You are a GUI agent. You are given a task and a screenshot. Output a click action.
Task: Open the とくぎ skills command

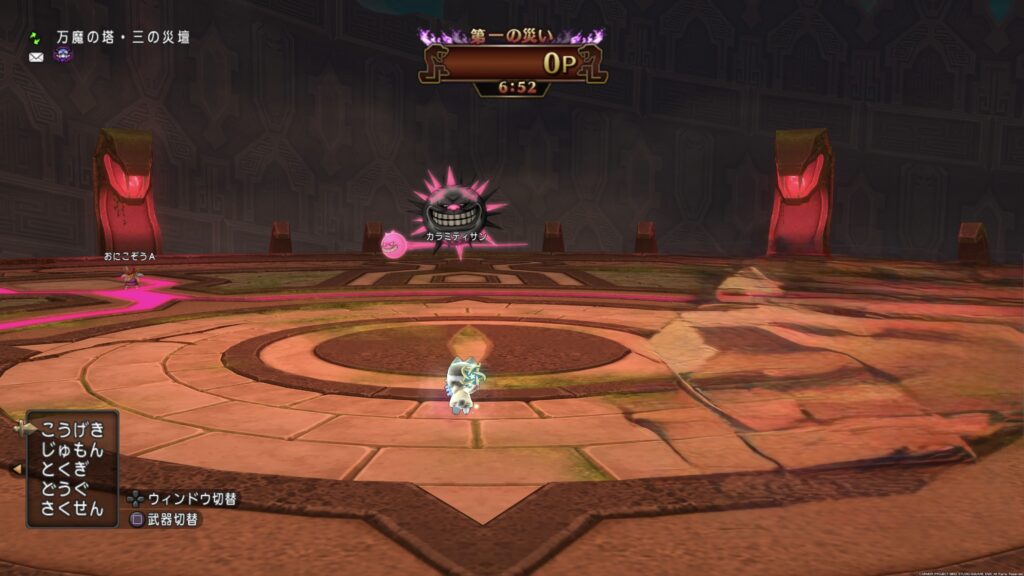click(x=66, y=469)
